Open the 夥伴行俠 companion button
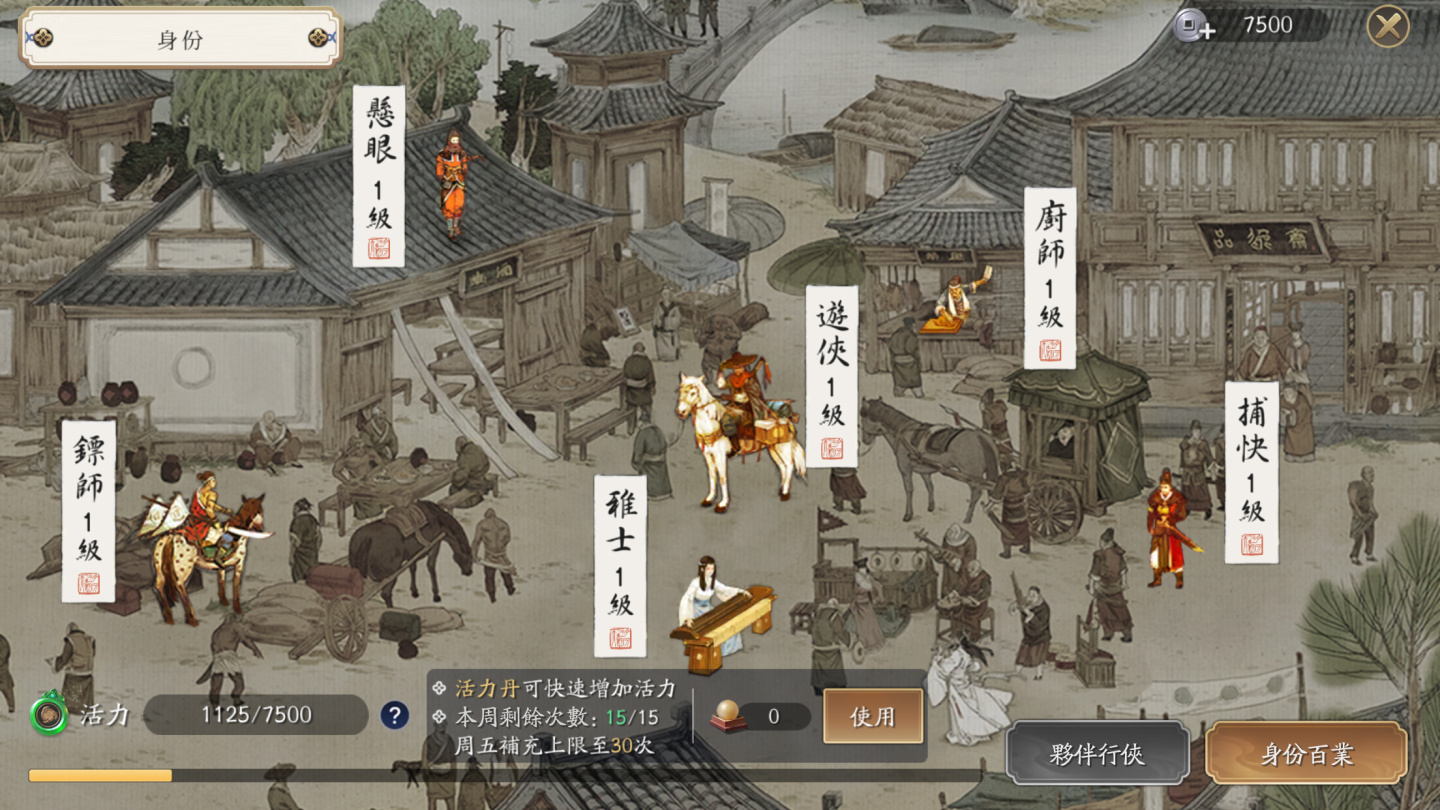The width and height of the screenshot is (1440, 810). (1097, 754)
